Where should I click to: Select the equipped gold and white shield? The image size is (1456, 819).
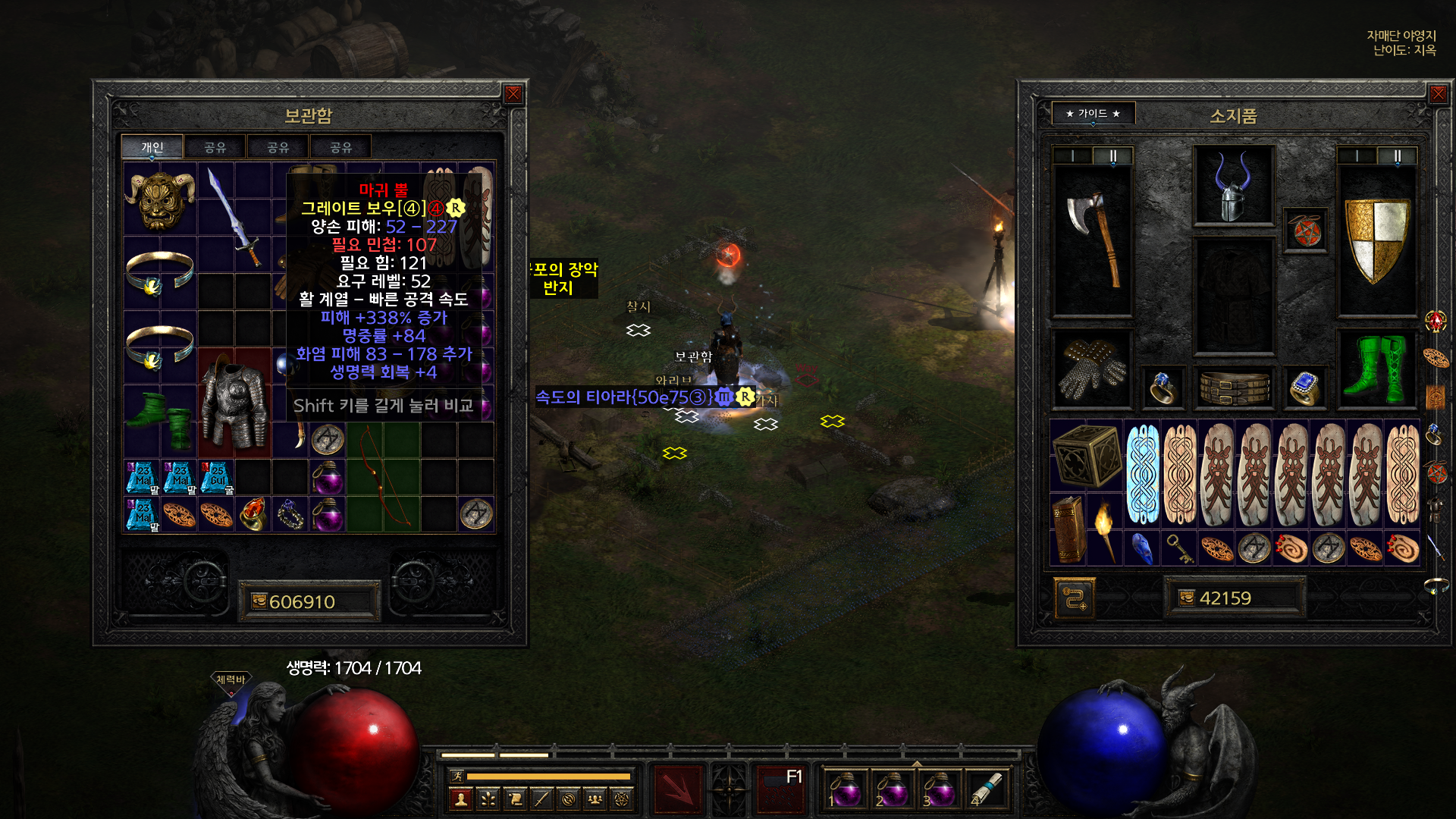pos(1376,239)
